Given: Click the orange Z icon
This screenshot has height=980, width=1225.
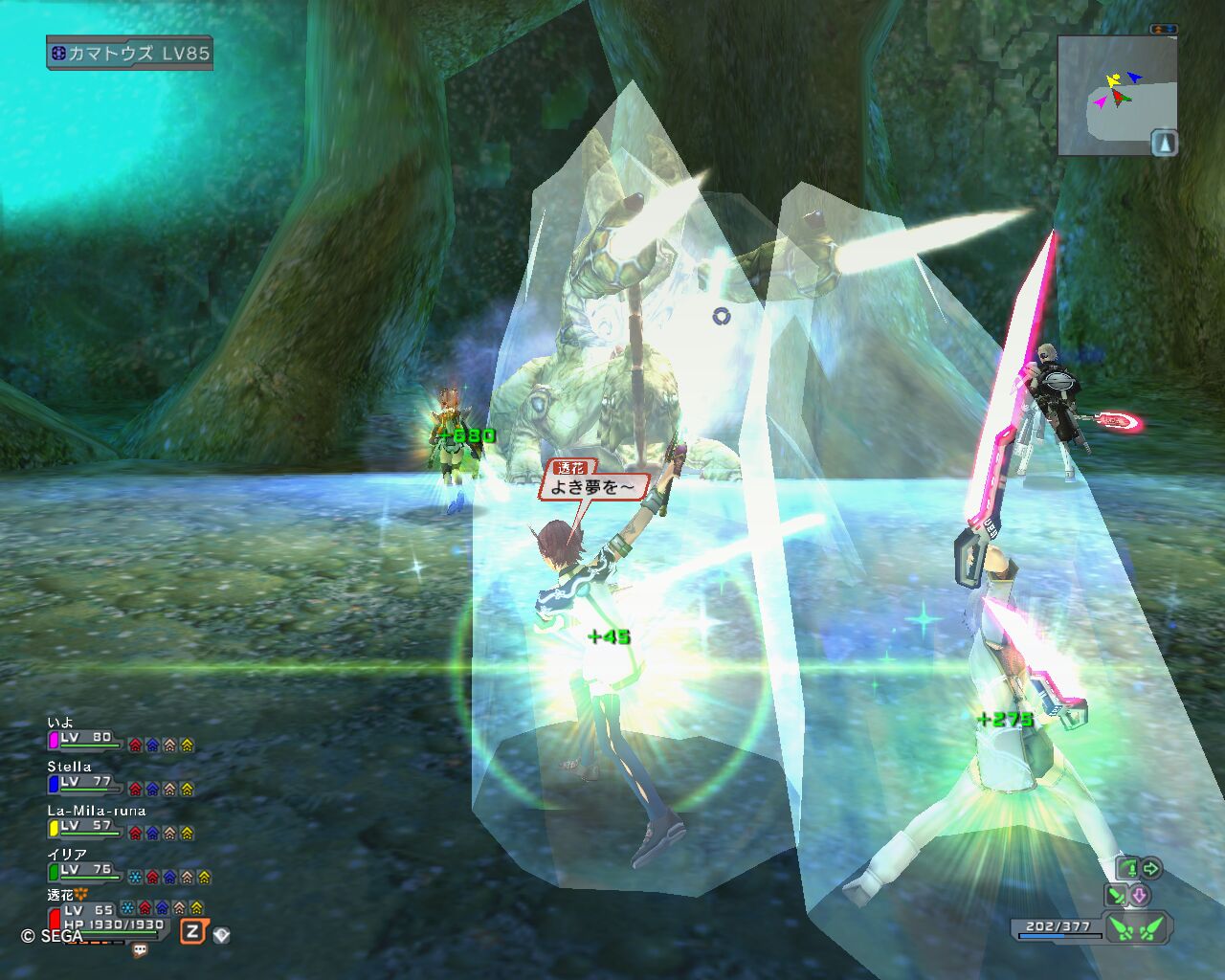Looking at the screenshot, I should 193,931.
